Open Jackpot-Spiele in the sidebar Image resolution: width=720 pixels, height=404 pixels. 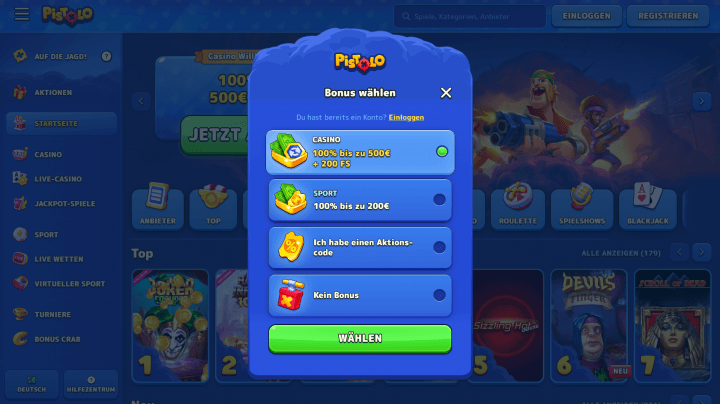tap(64, 203)
